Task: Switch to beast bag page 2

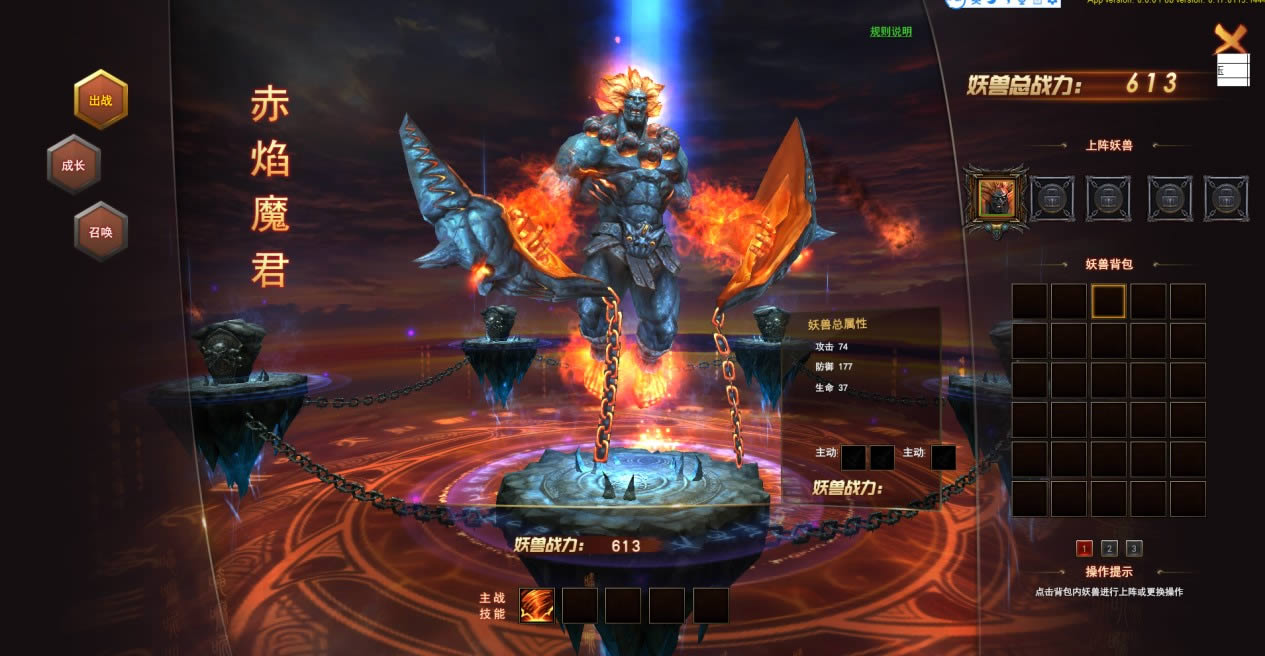Action: [1109, 548]
